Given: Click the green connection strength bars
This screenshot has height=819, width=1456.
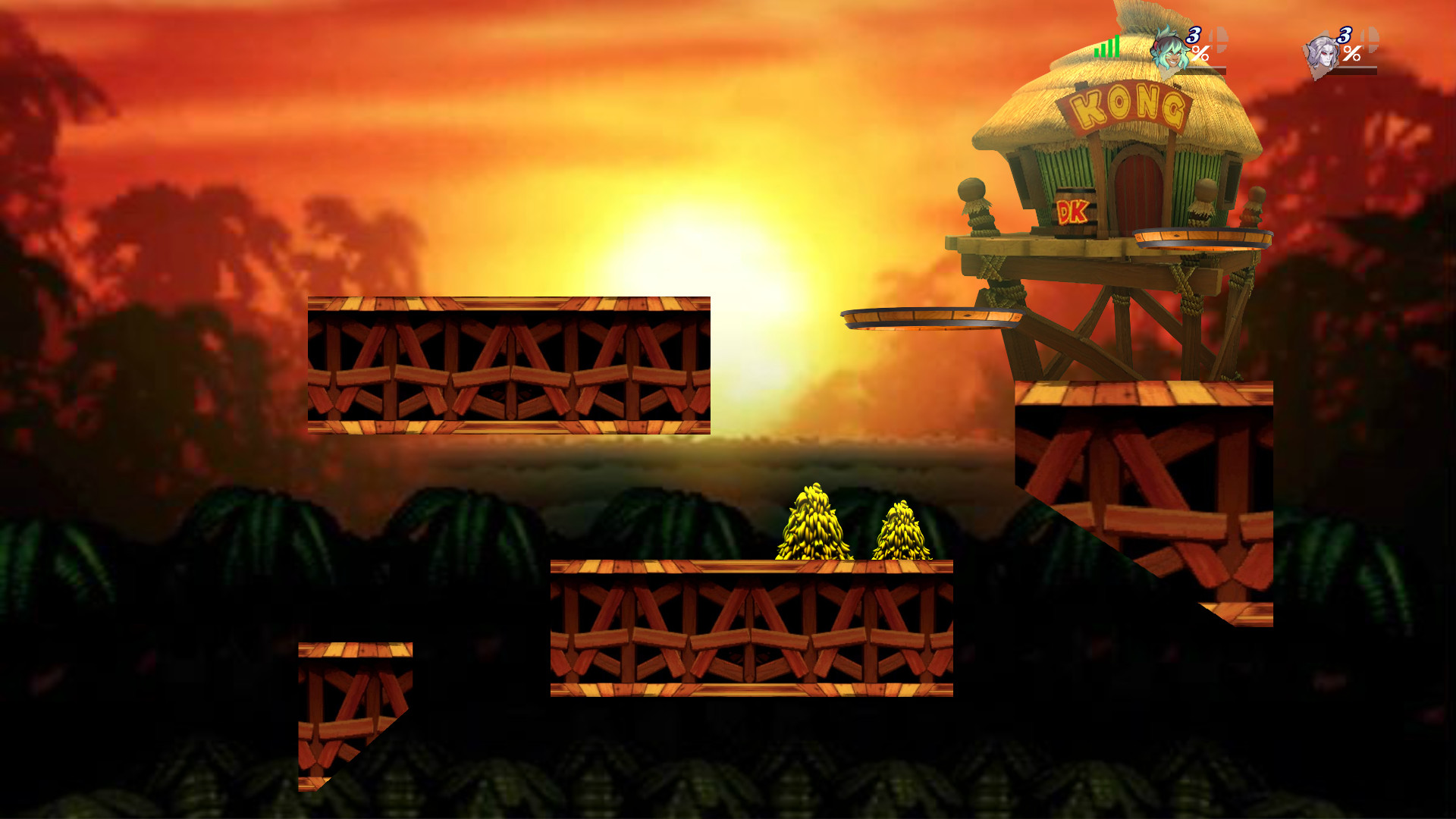Looking at the screenshot, I should [1107, 47].
